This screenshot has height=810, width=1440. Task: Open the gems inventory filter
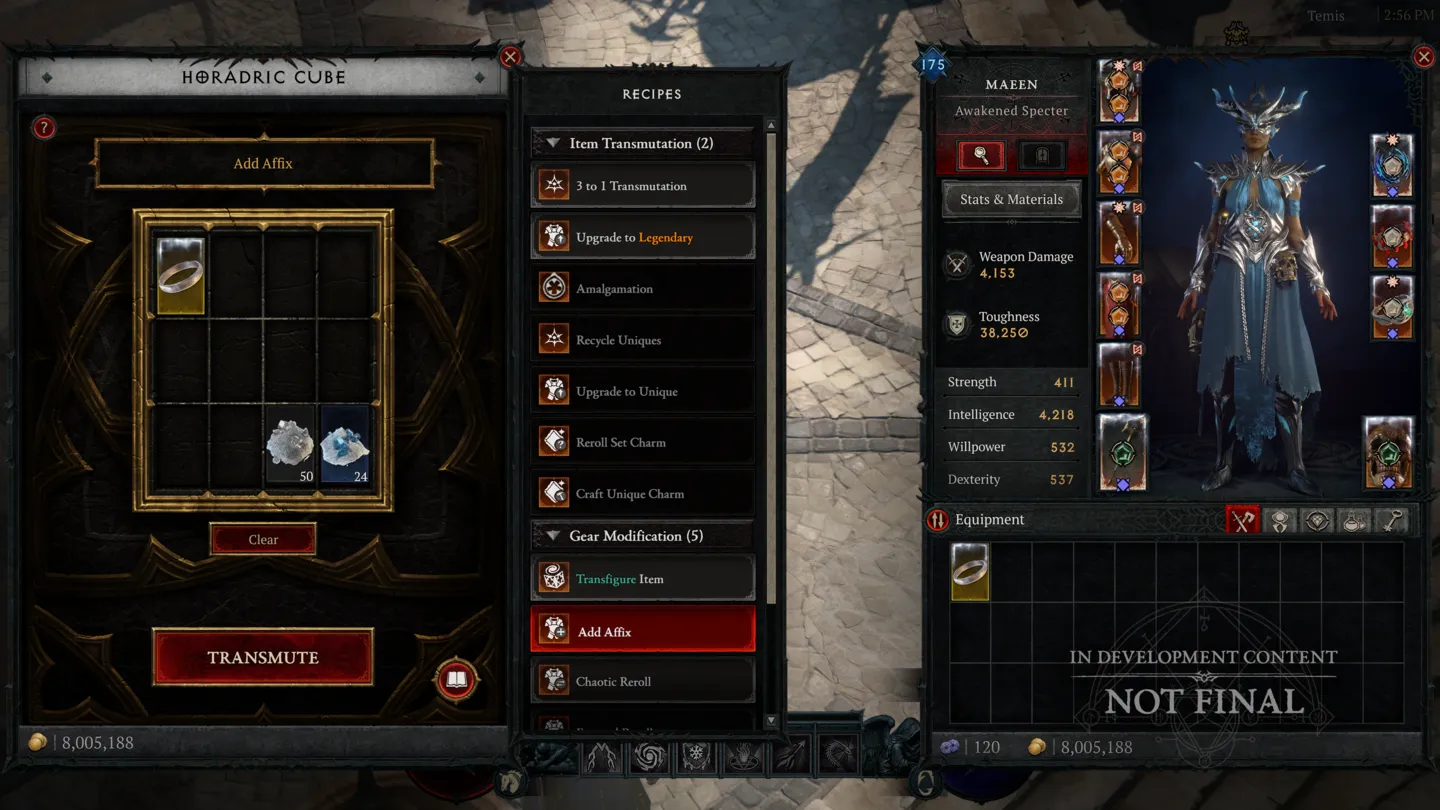1317,520
